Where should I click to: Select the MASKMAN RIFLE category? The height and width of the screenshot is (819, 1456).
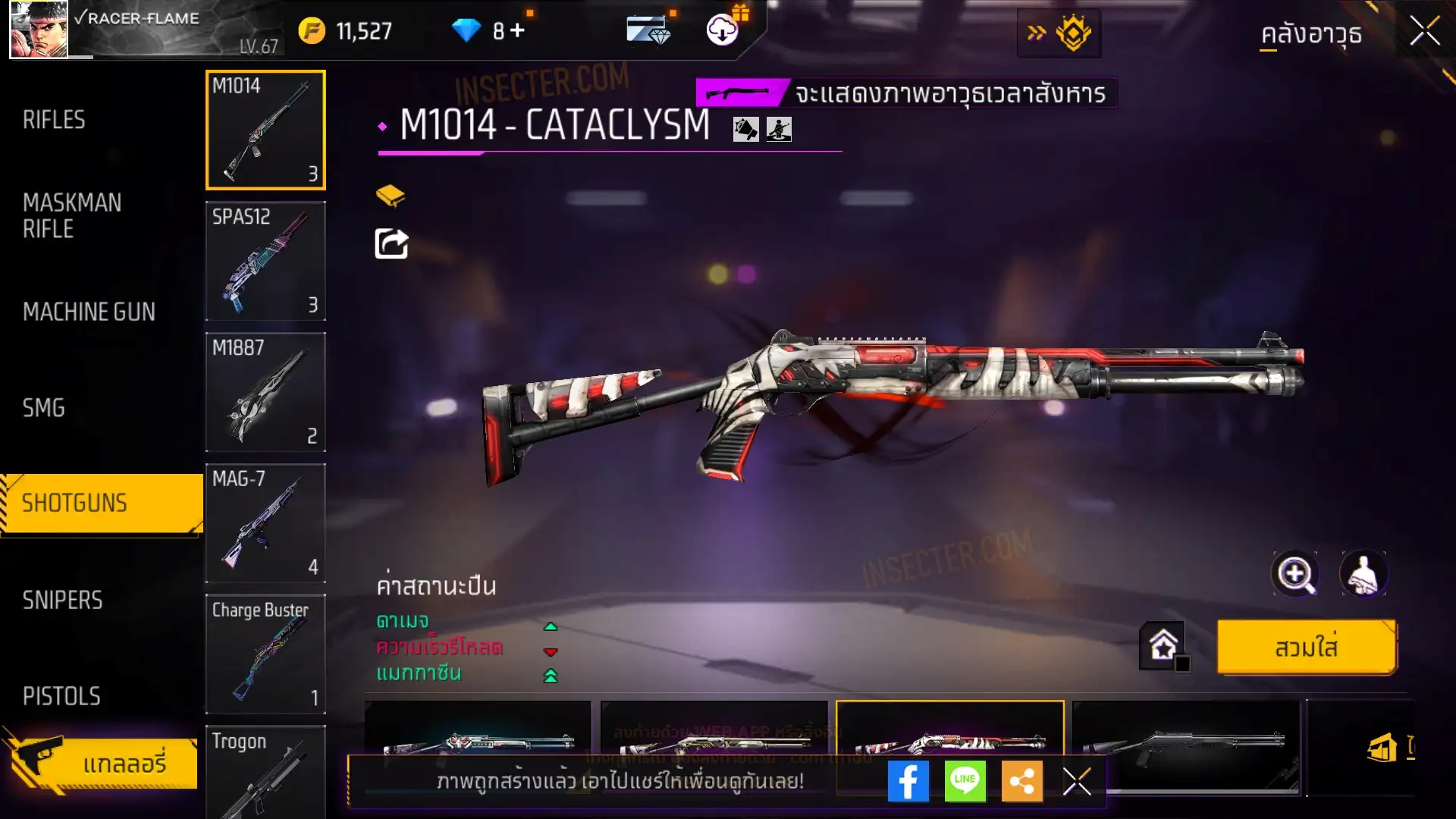tap(72, 216)
